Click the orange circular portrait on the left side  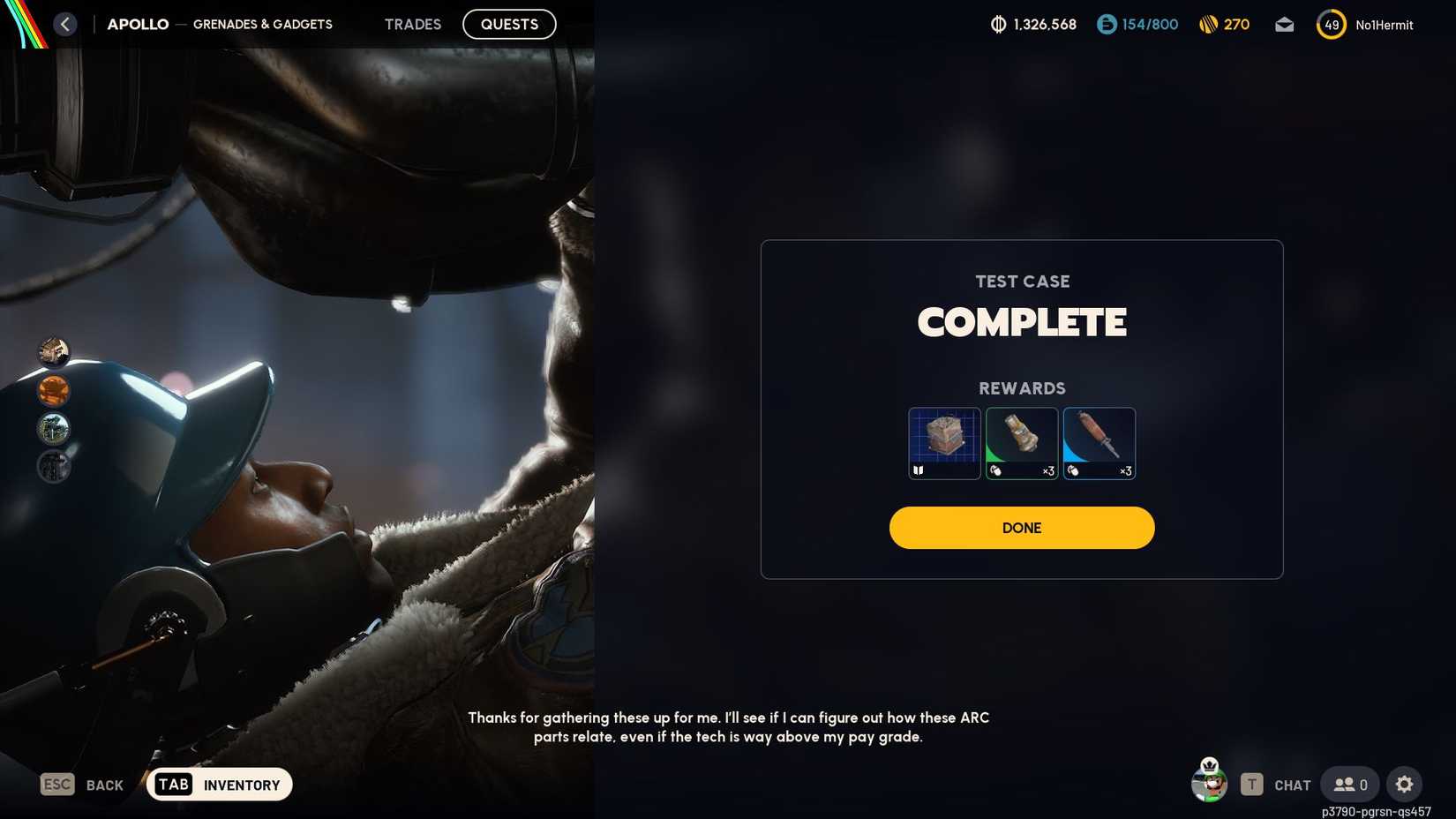click(55, 390)
